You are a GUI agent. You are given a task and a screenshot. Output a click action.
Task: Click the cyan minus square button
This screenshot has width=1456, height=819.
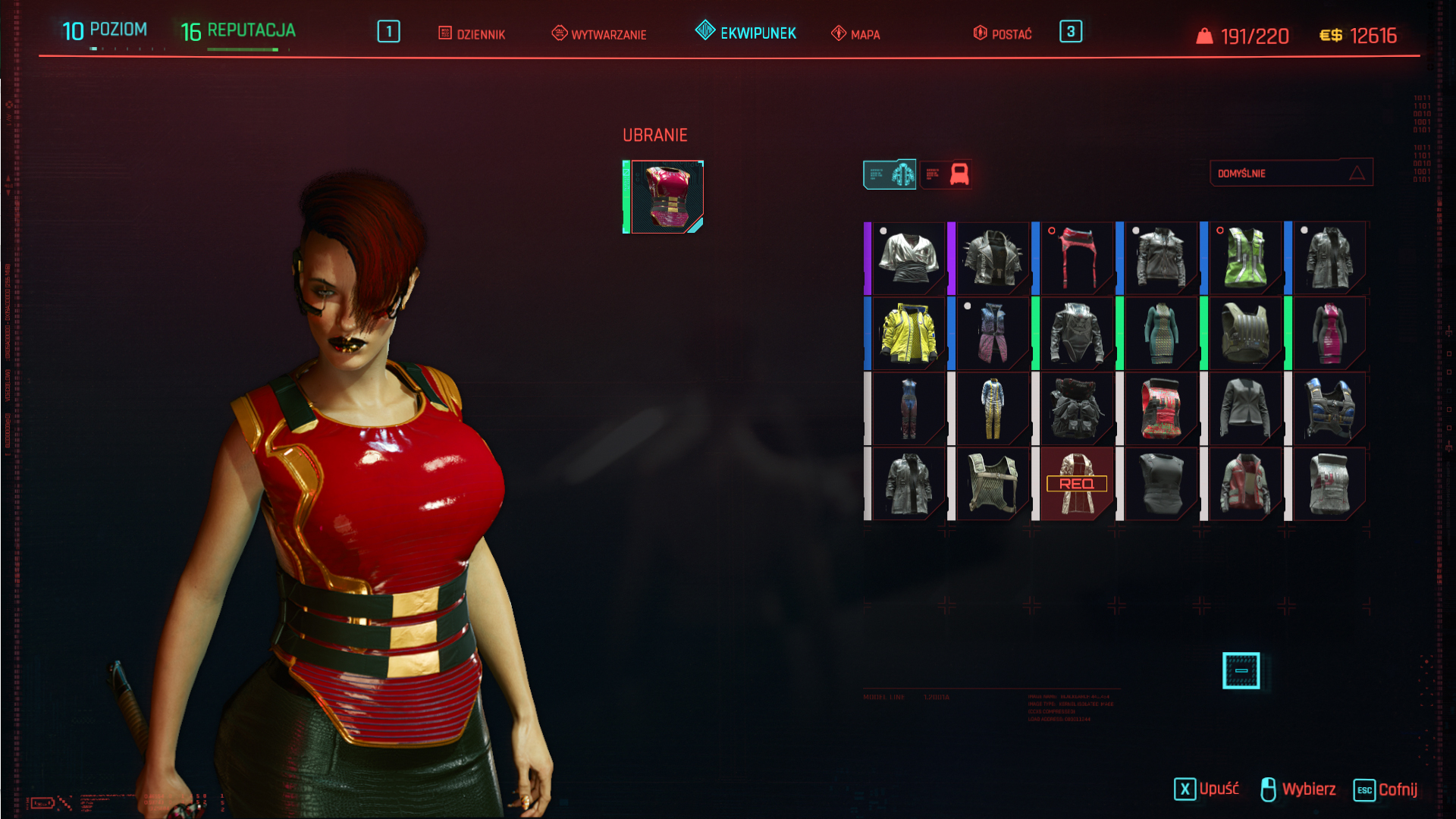1241,670
